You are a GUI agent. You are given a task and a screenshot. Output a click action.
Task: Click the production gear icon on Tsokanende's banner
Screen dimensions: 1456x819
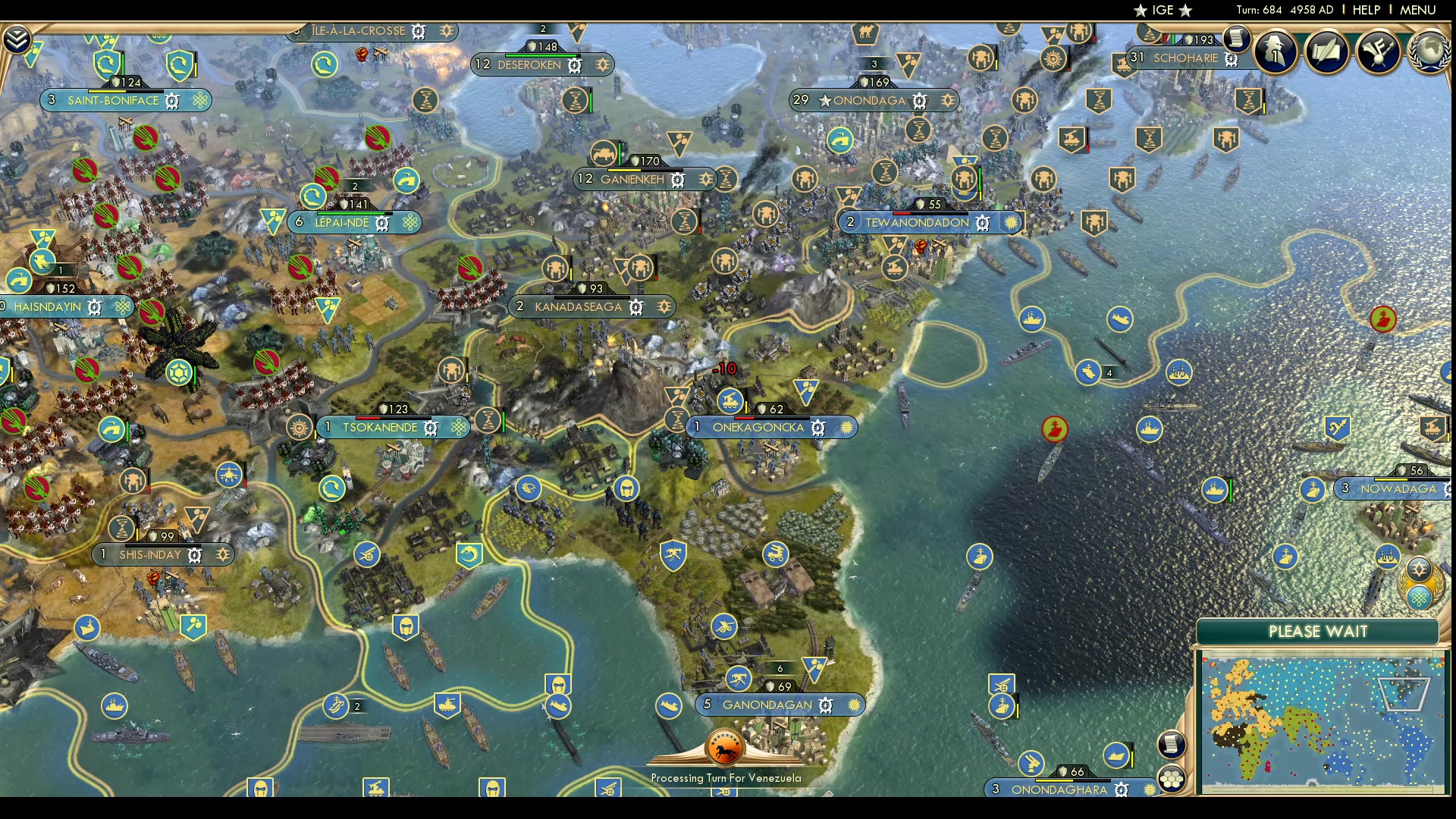click(430, 427)
